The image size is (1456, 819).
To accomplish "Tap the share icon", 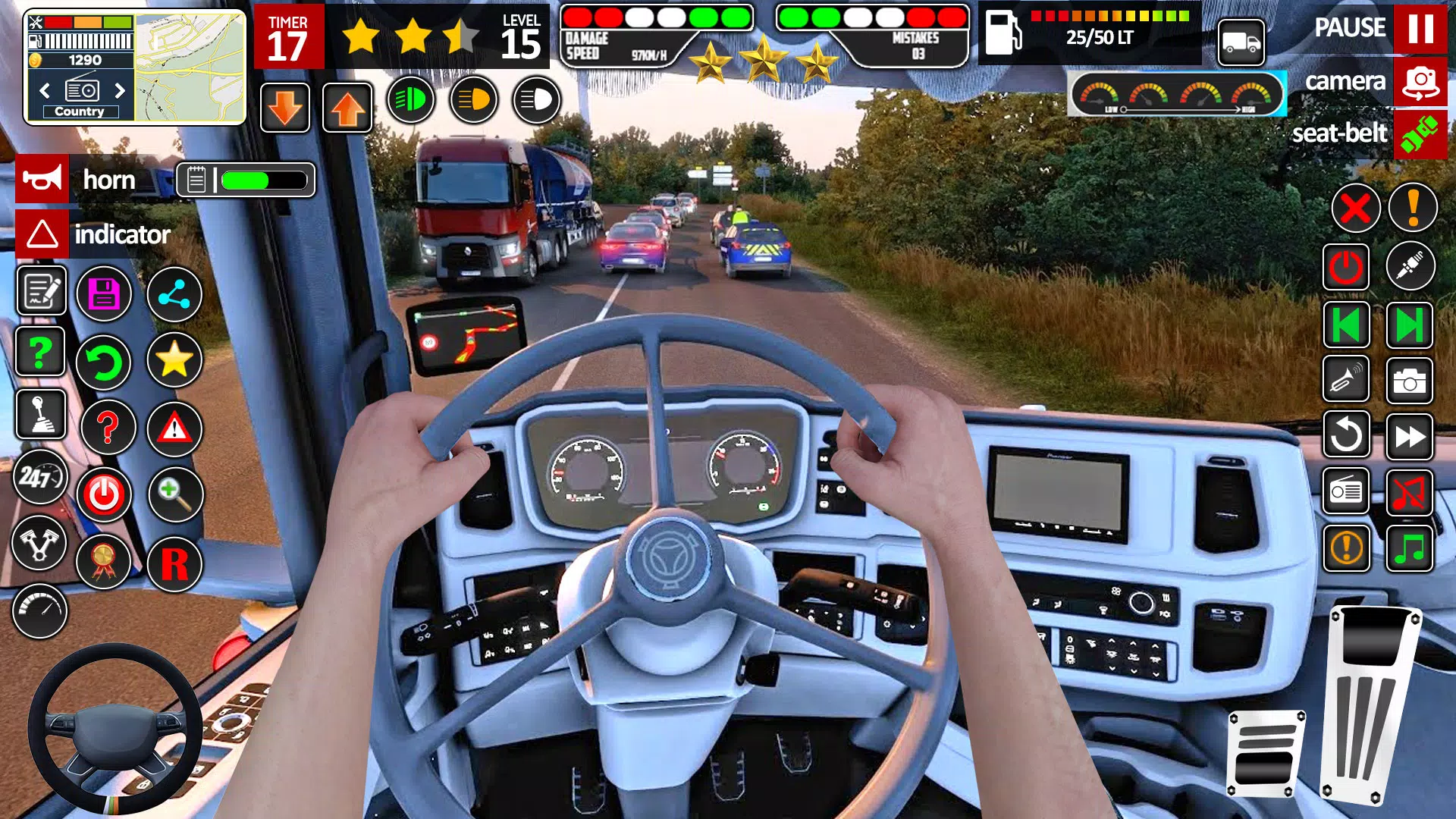I will point(174,294).
